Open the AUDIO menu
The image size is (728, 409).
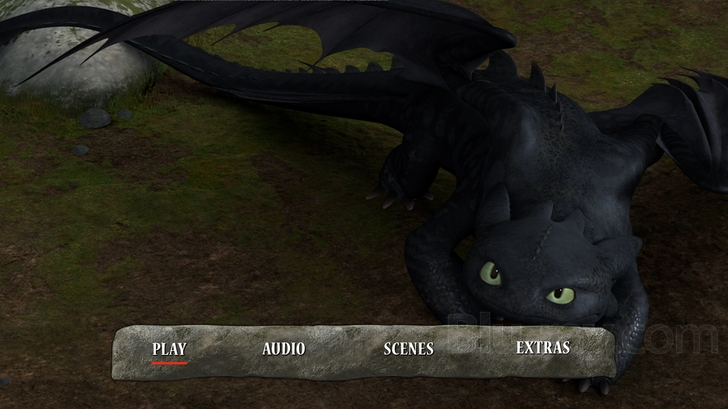tap(284, 349)
